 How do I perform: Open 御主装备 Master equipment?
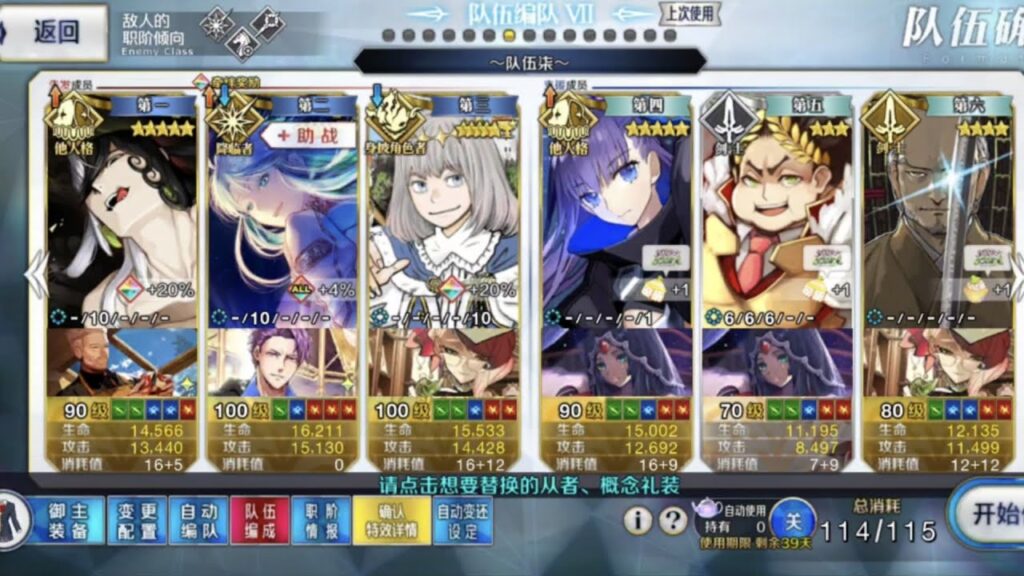(x=68, y=521)
